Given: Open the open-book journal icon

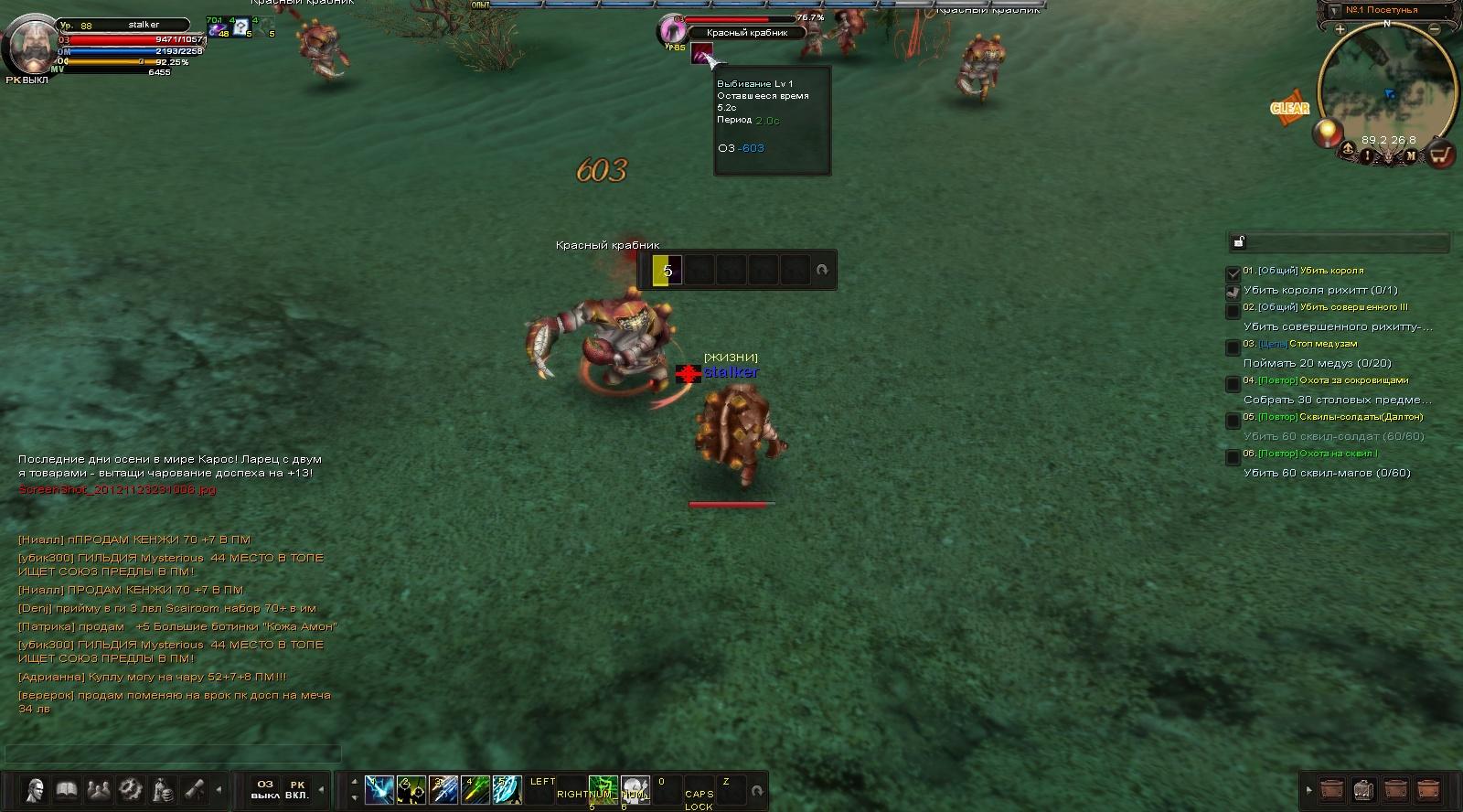Looking at the screenshot, I should (67, 789).
